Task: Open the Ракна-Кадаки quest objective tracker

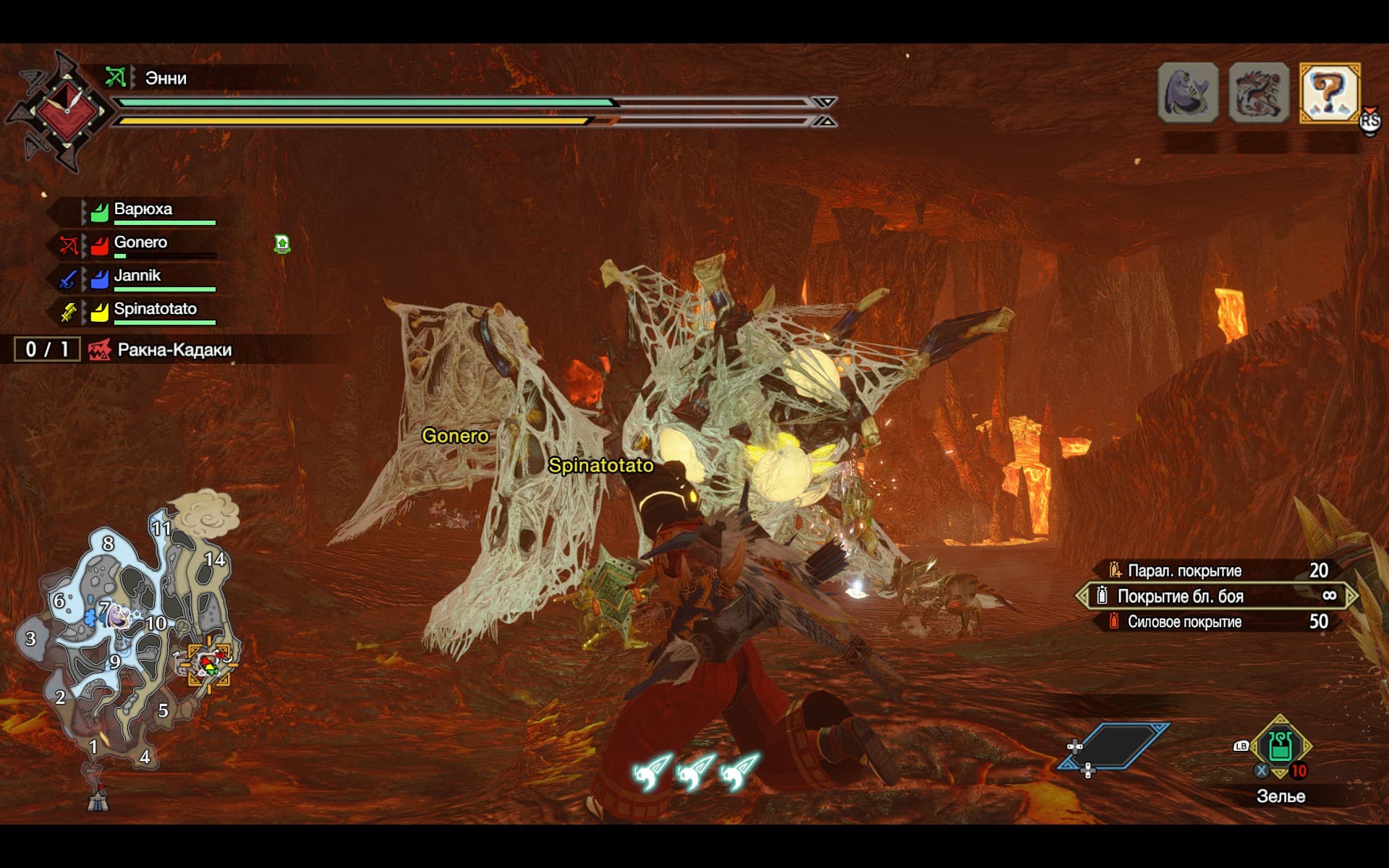Action: [x=174, y=350]
